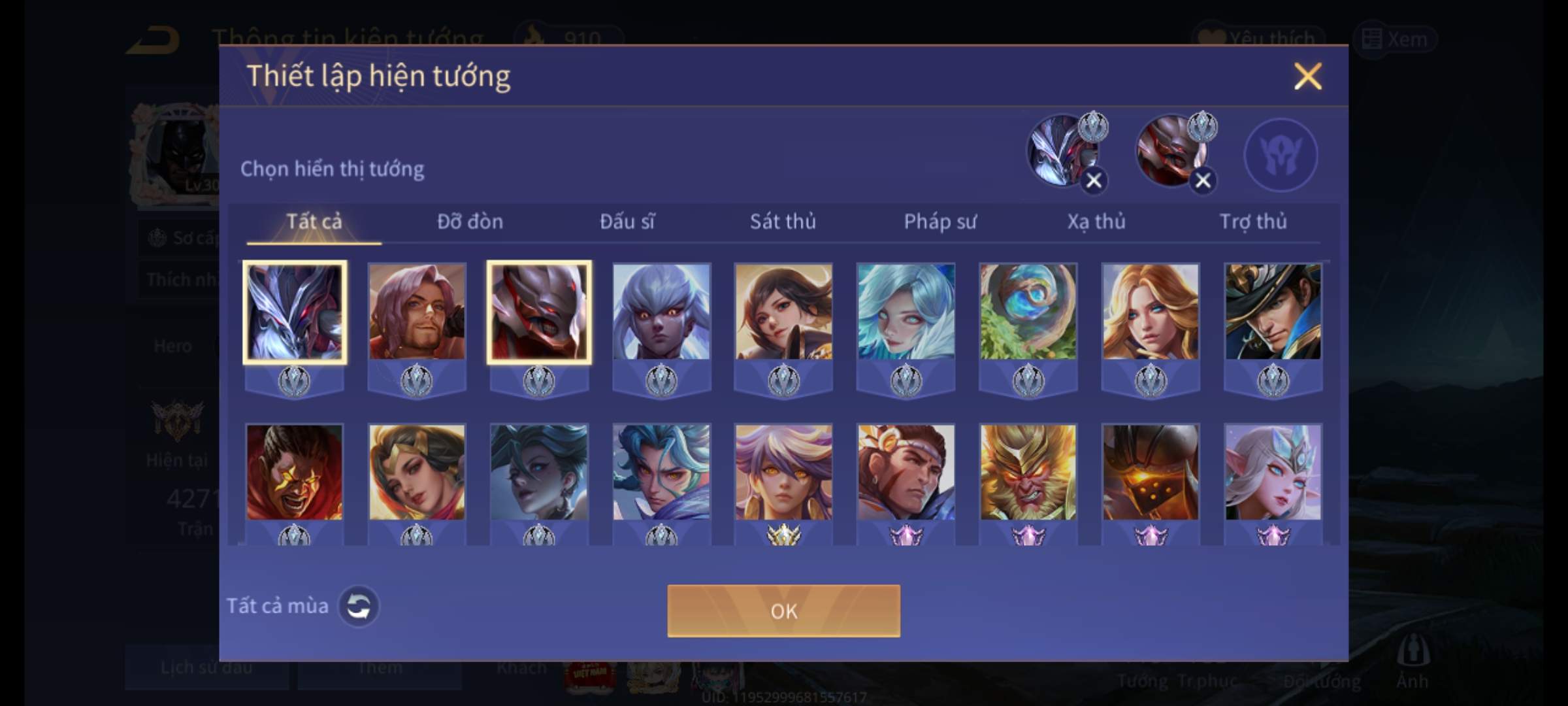Show the Sát thủ hero list
This screenshot has width=1568, height=706.
click(x=783, y=222)
